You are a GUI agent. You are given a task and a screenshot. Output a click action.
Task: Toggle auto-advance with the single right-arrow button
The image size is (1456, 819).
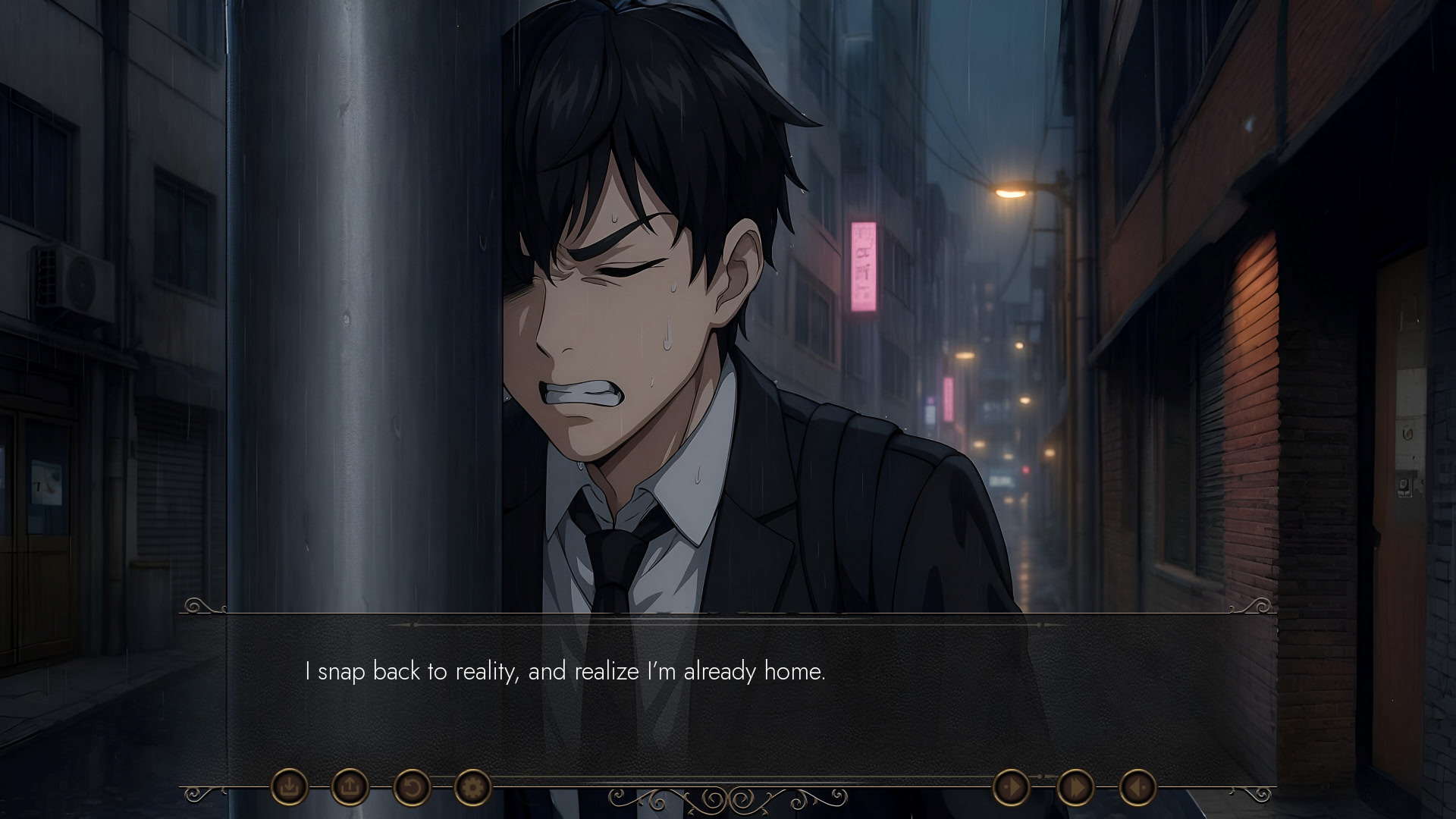point(1011,787)
